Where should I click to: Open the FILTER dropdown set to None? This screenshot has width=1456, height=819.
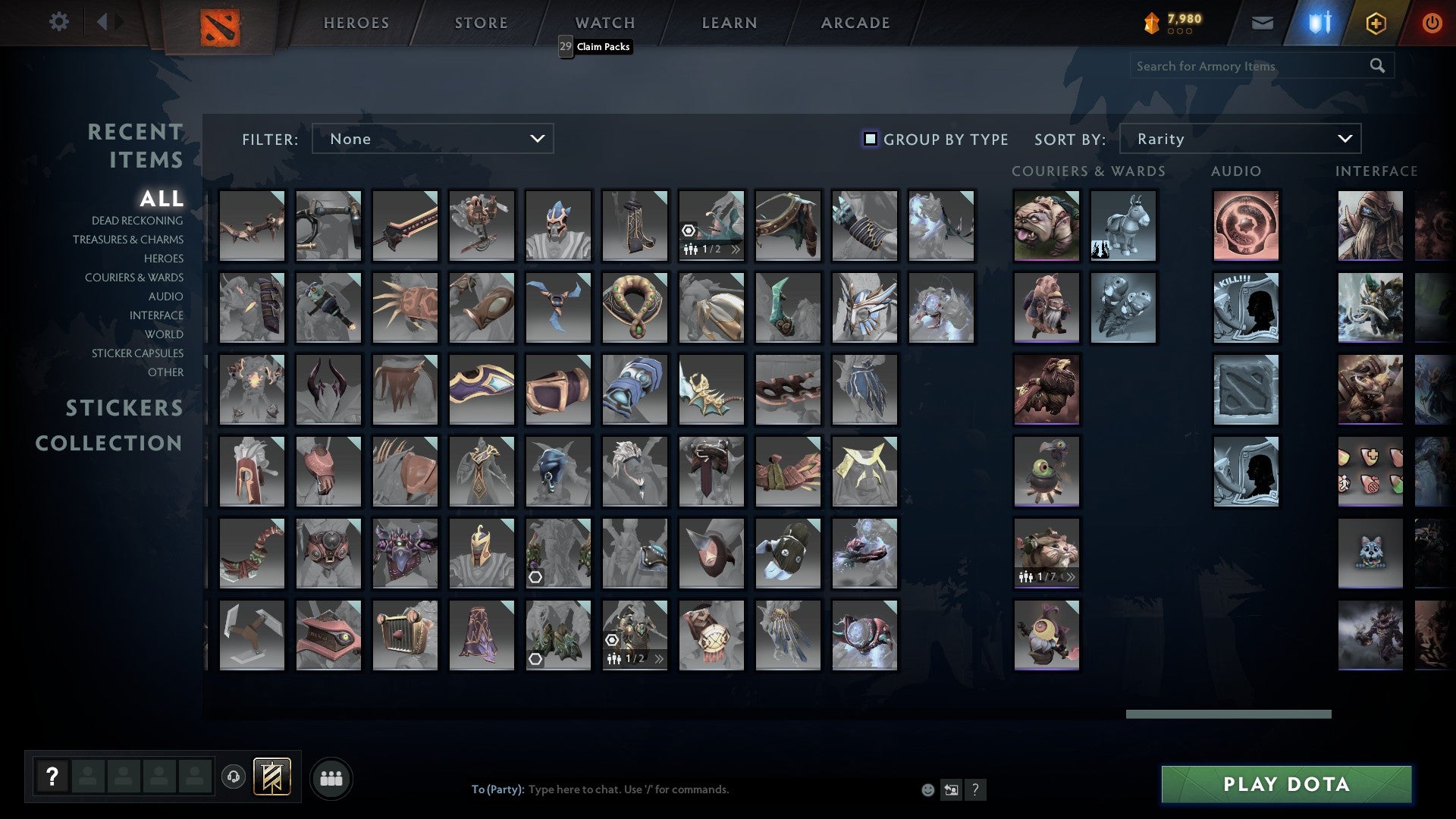pyautogui.click(x=432, y=139)
